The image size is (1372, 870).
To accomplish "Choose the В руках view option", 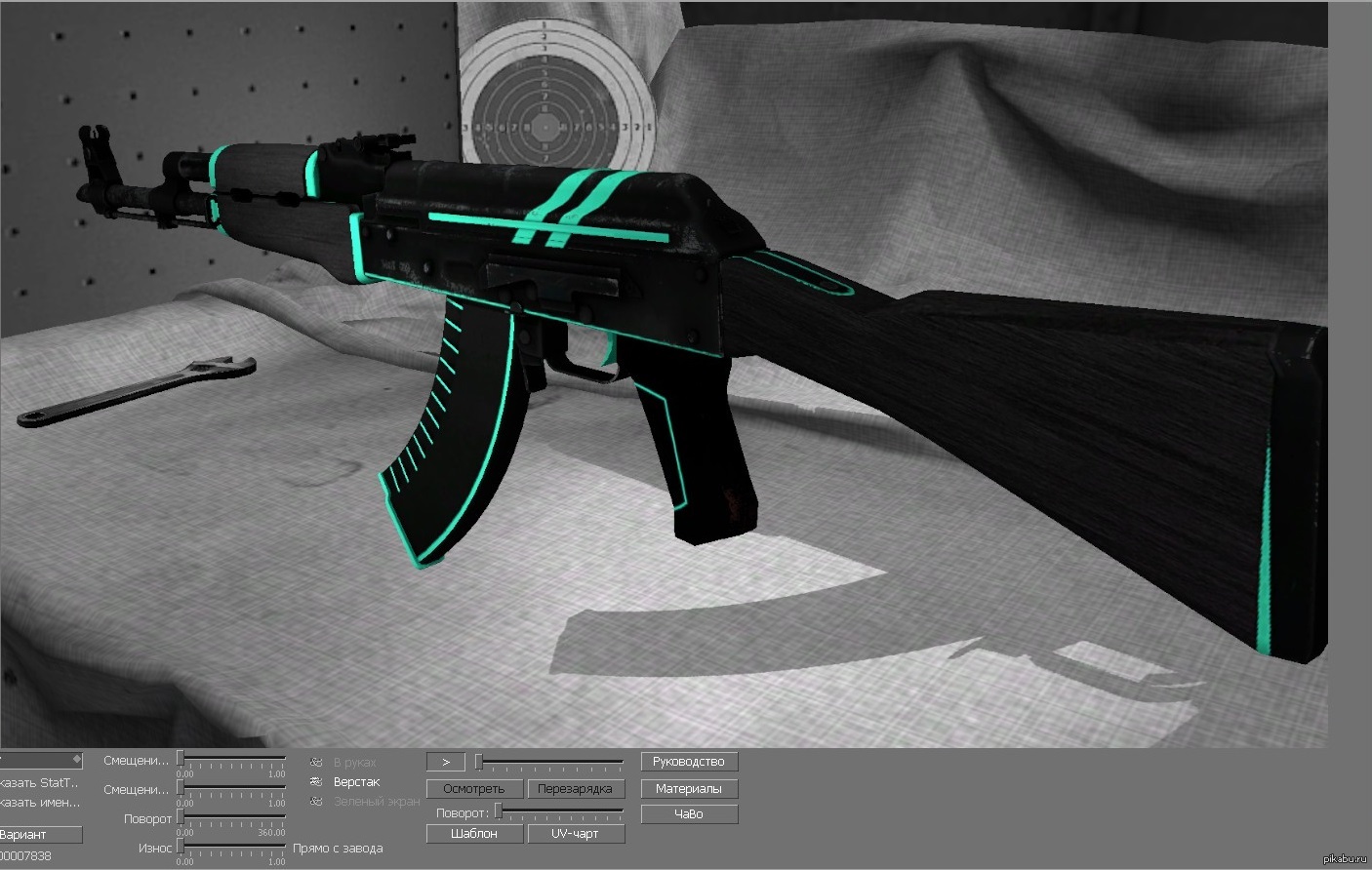I will (354, 763).
